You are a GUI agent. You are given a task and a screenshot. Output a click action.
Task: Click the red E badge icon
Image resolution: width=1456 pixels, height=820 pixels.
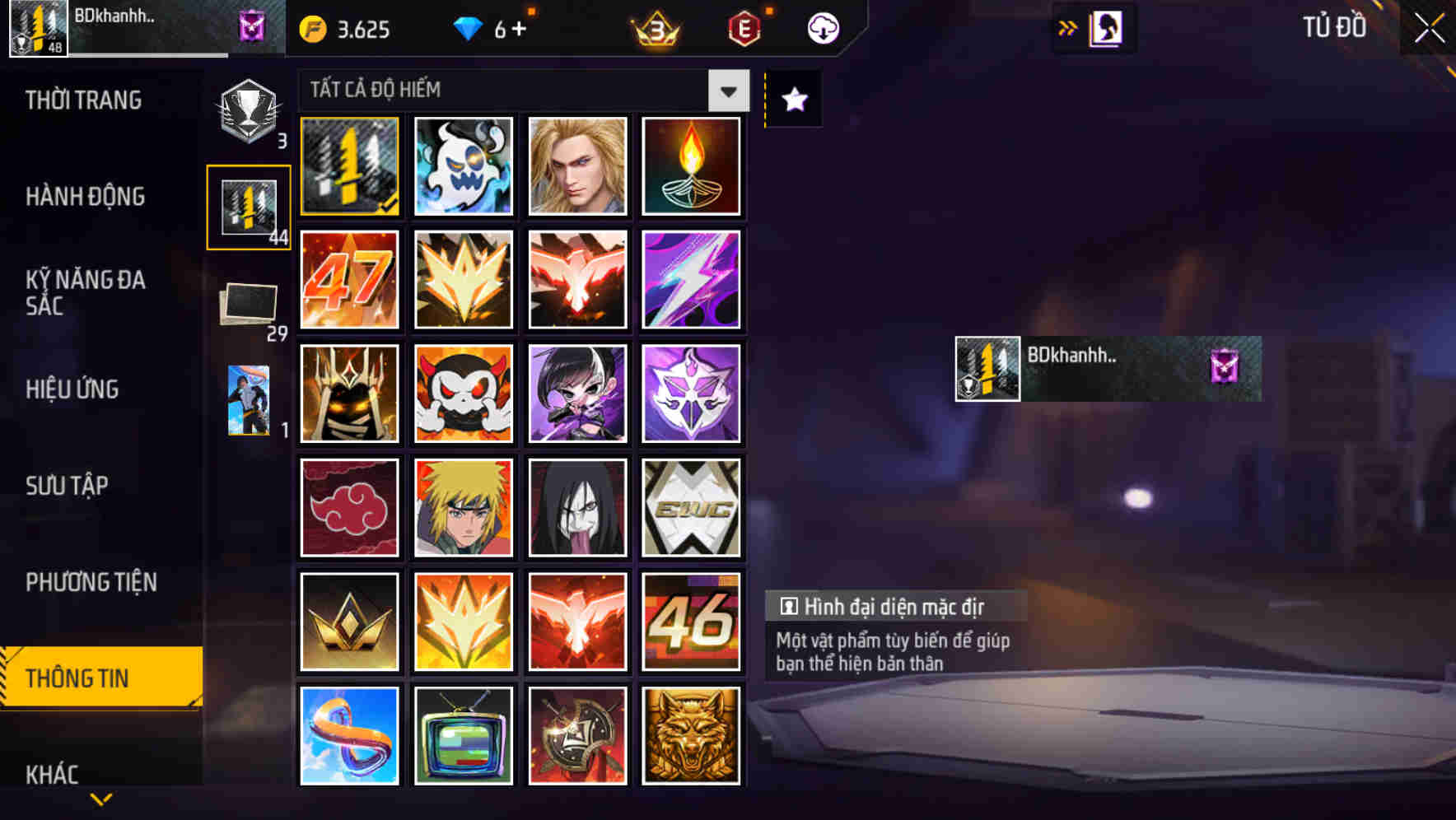point(743,27)
